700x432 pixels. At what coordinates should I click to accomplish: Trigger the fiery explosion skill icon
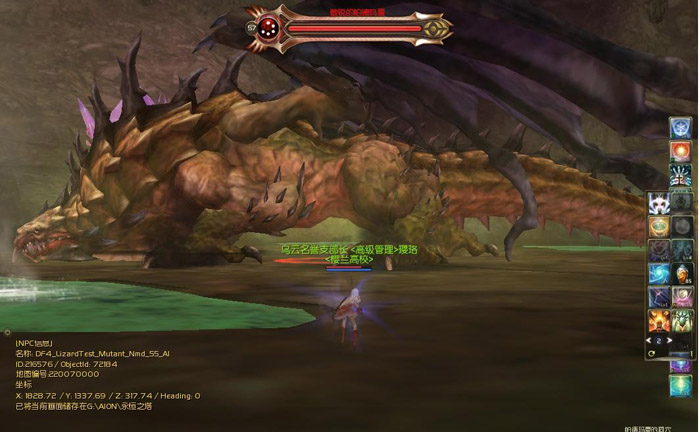point(659,320)
